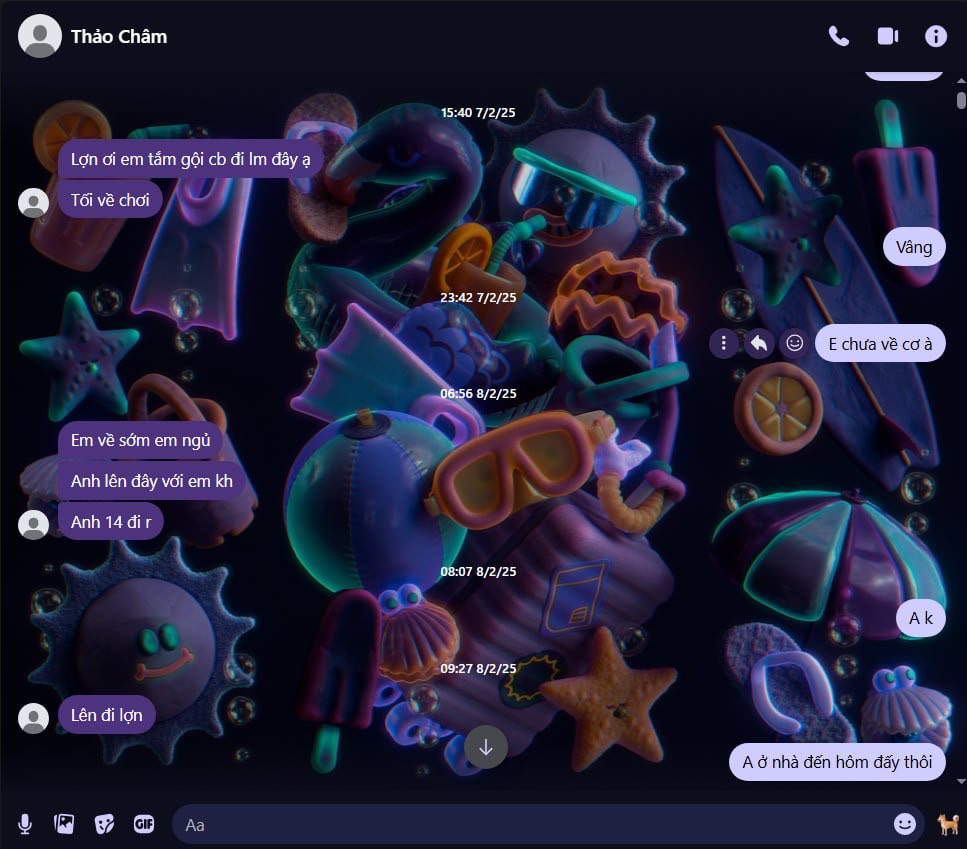Open Thảo Châm's profile name in header

tap(119, 37)
